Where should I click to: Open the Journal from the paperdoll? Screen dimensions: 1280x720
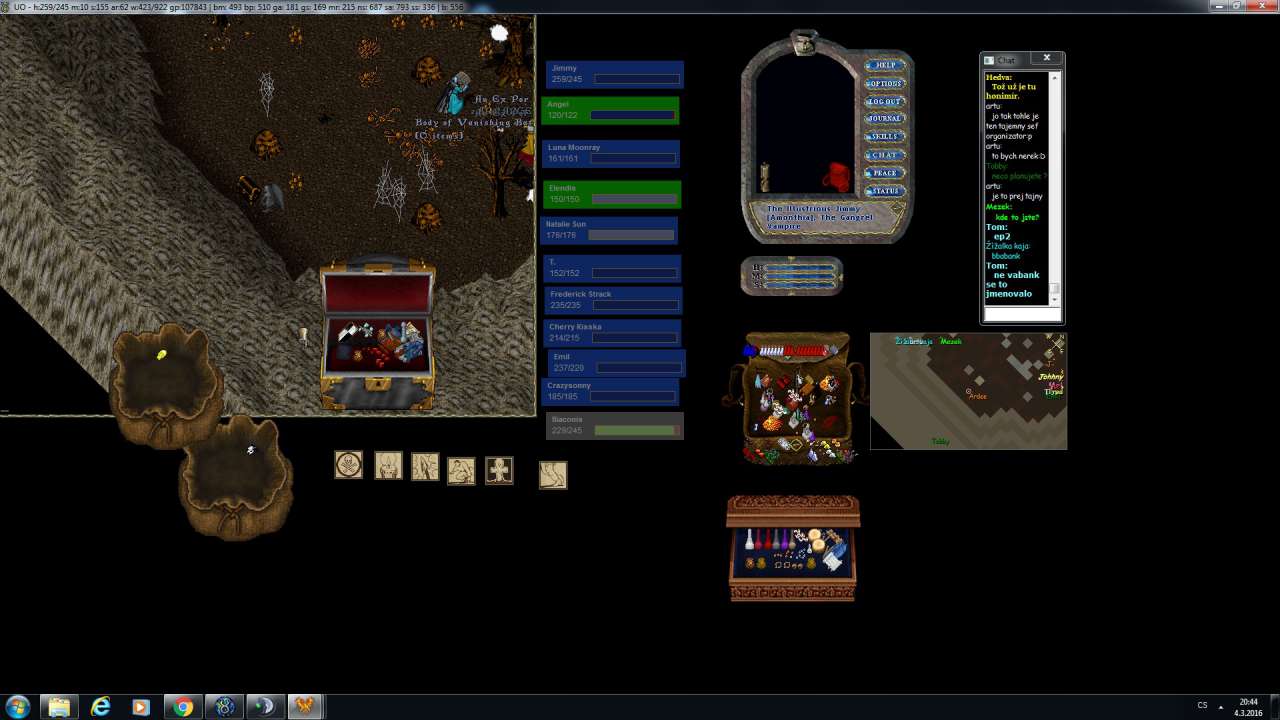click(x=885, y=119)
